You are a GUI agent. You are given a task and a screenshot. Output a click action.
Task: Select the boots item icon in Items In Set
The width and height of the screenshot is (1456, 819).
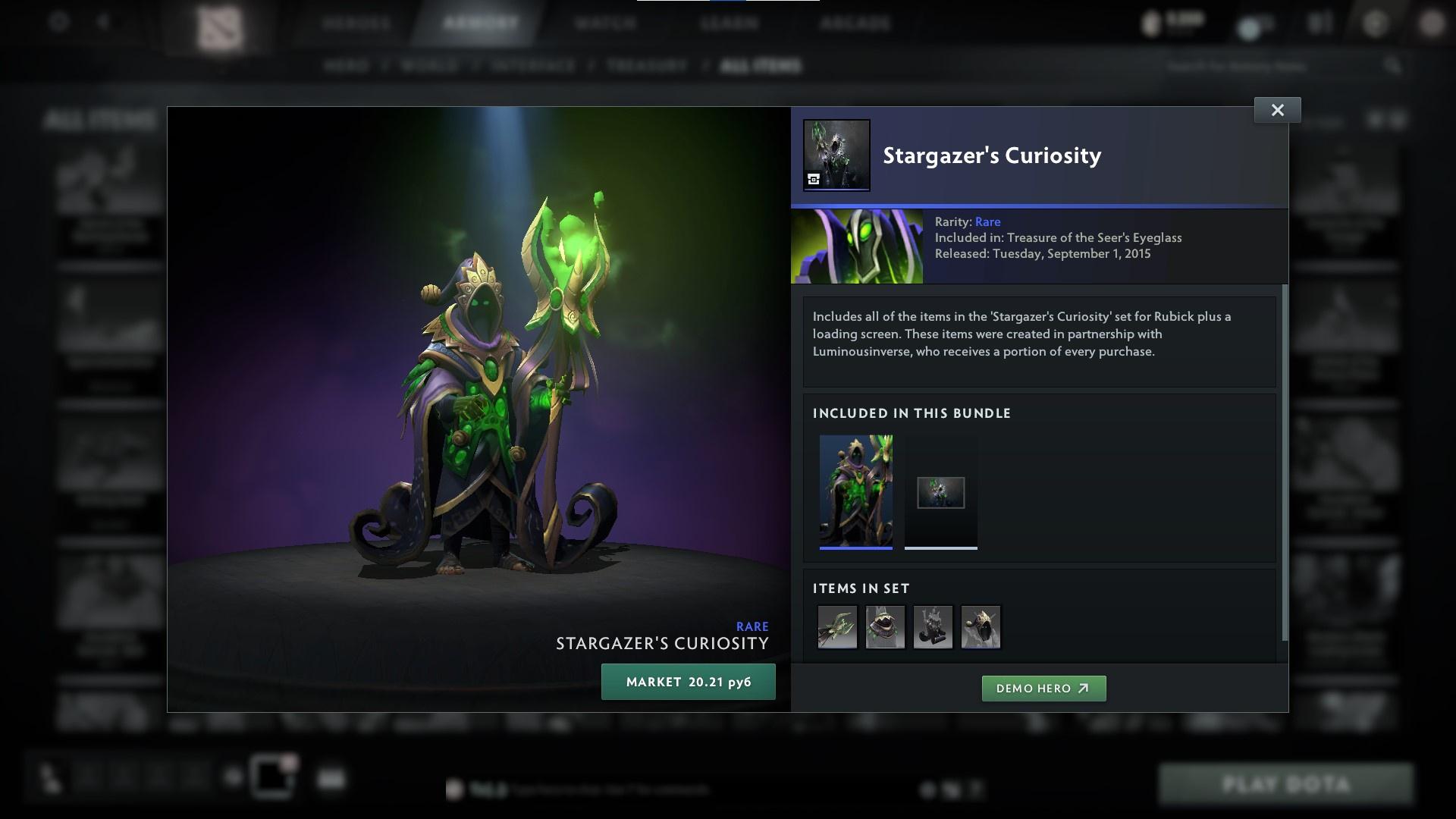point(934,627)
